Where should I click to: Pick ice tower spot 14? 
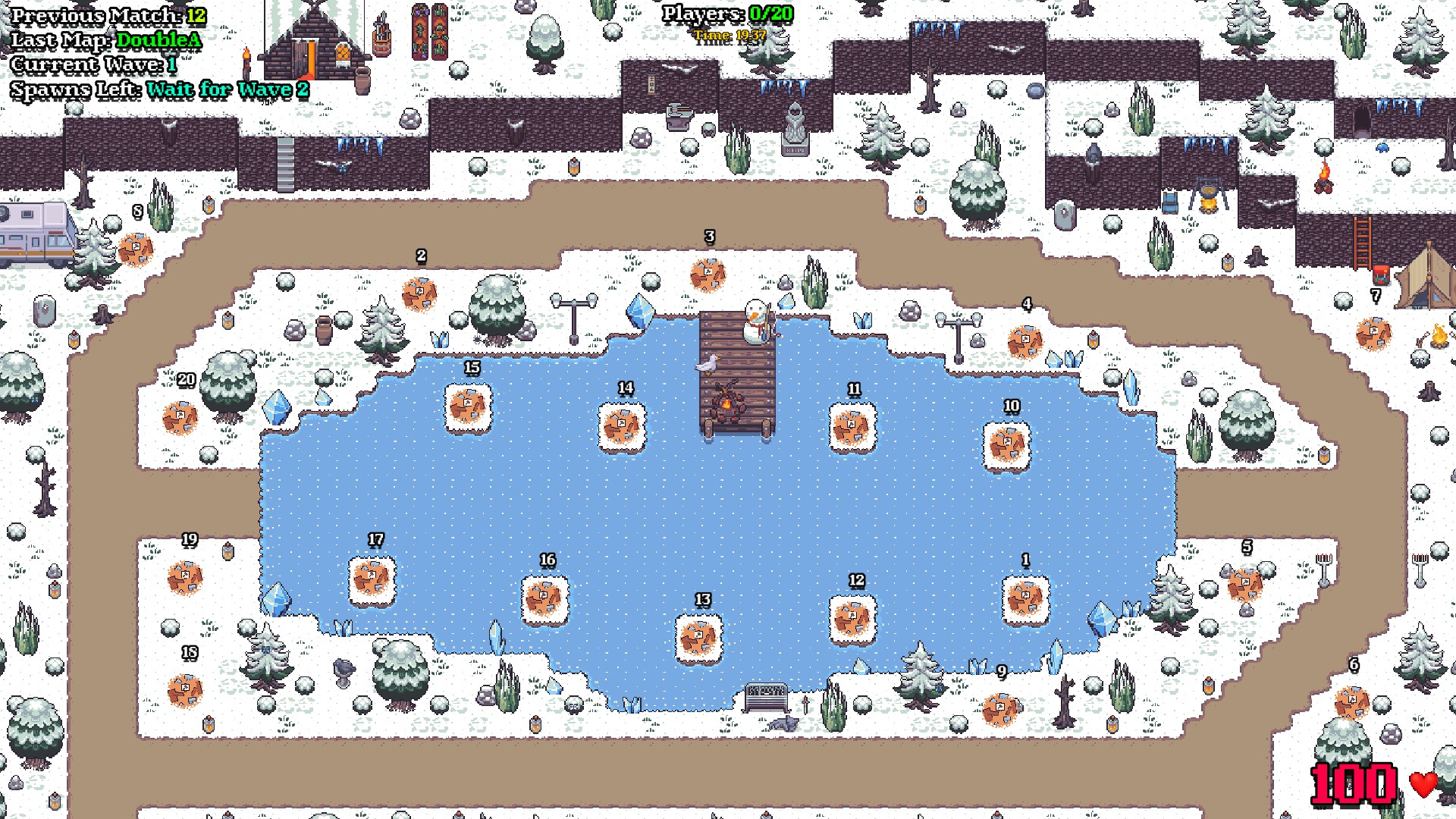pos(622,427)
